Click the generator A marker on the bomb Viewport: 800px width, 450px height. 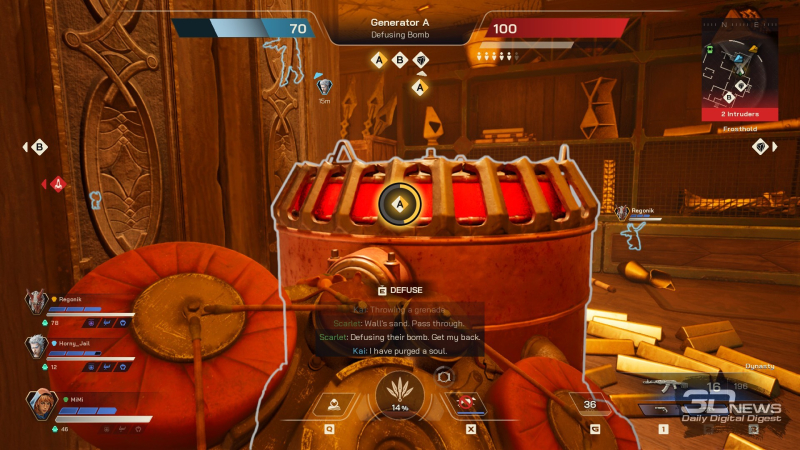point(400,204)
